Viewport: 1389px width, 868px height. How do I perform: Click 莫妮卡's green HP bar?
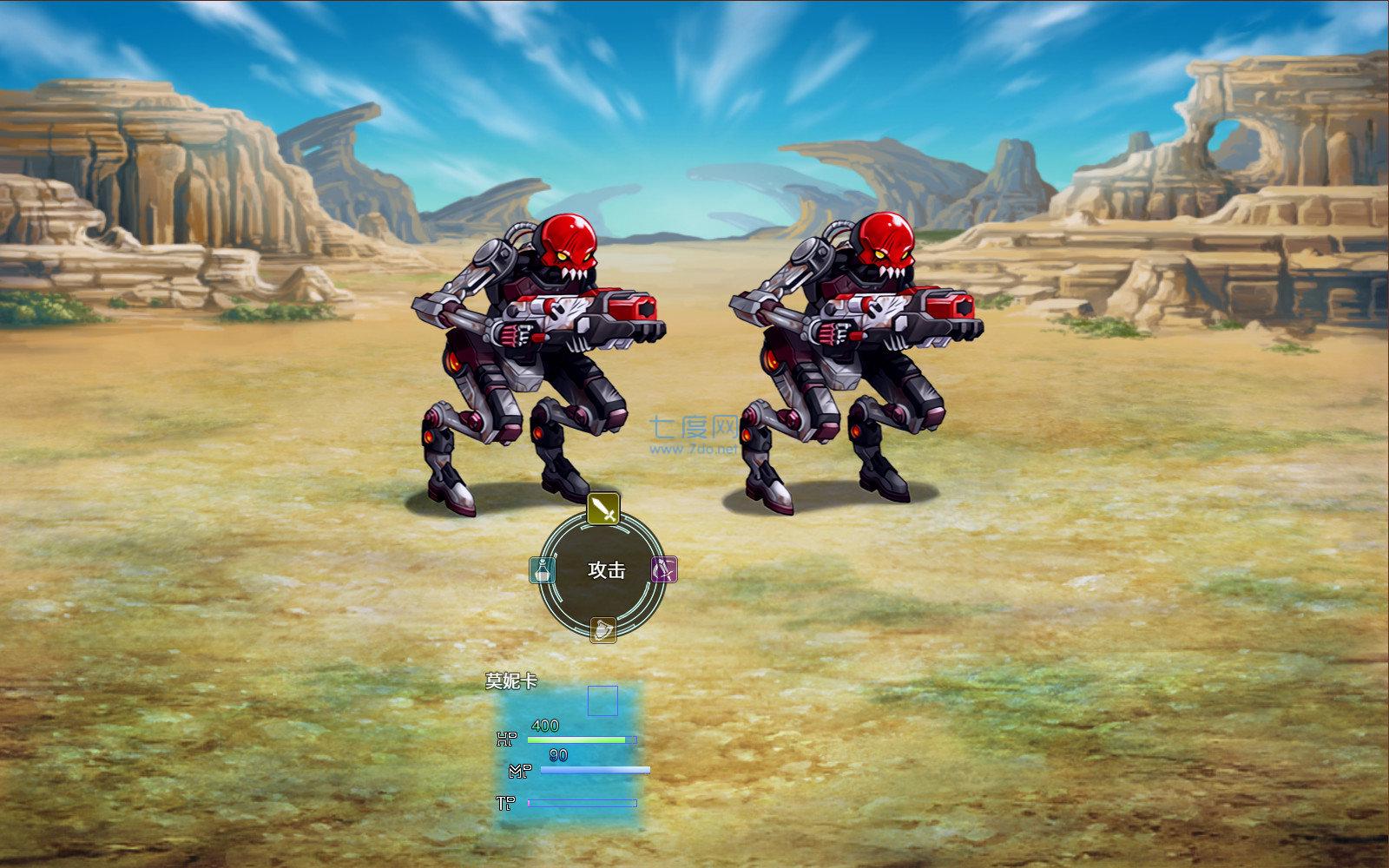(577, 740)
